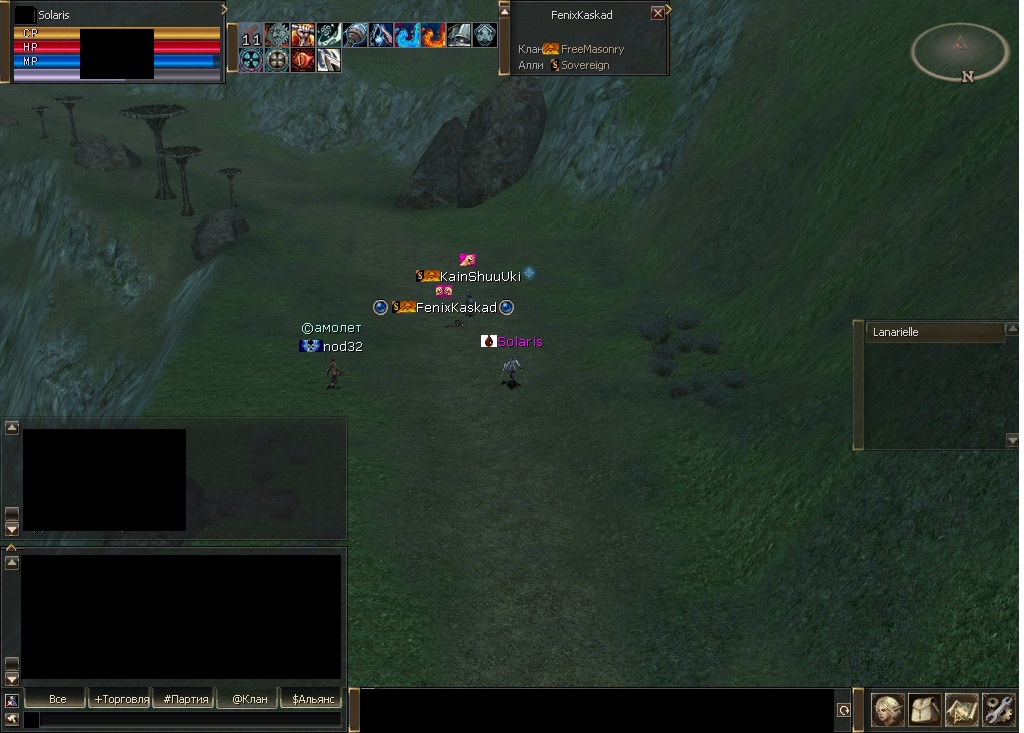
Task: Click the circular refresh arrow button
Action: (843, 710)
